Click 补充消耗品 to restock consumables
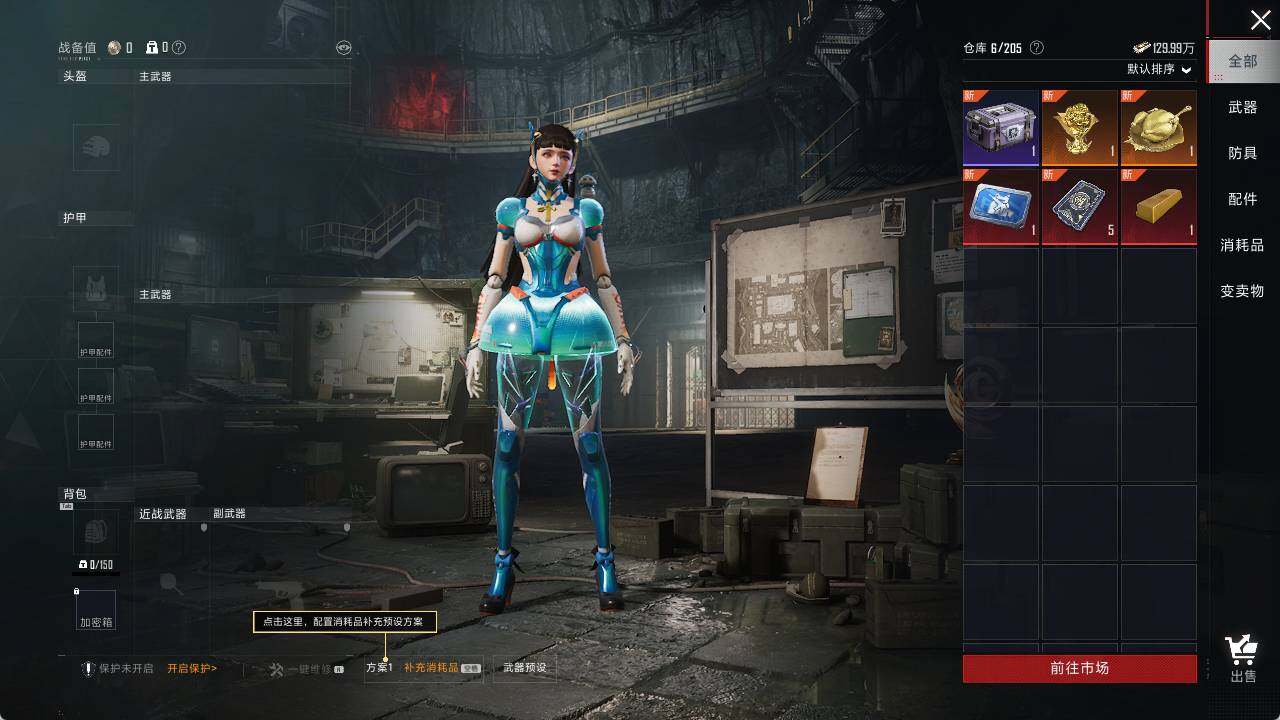The image size is (1280, 720). pos(432,668)
